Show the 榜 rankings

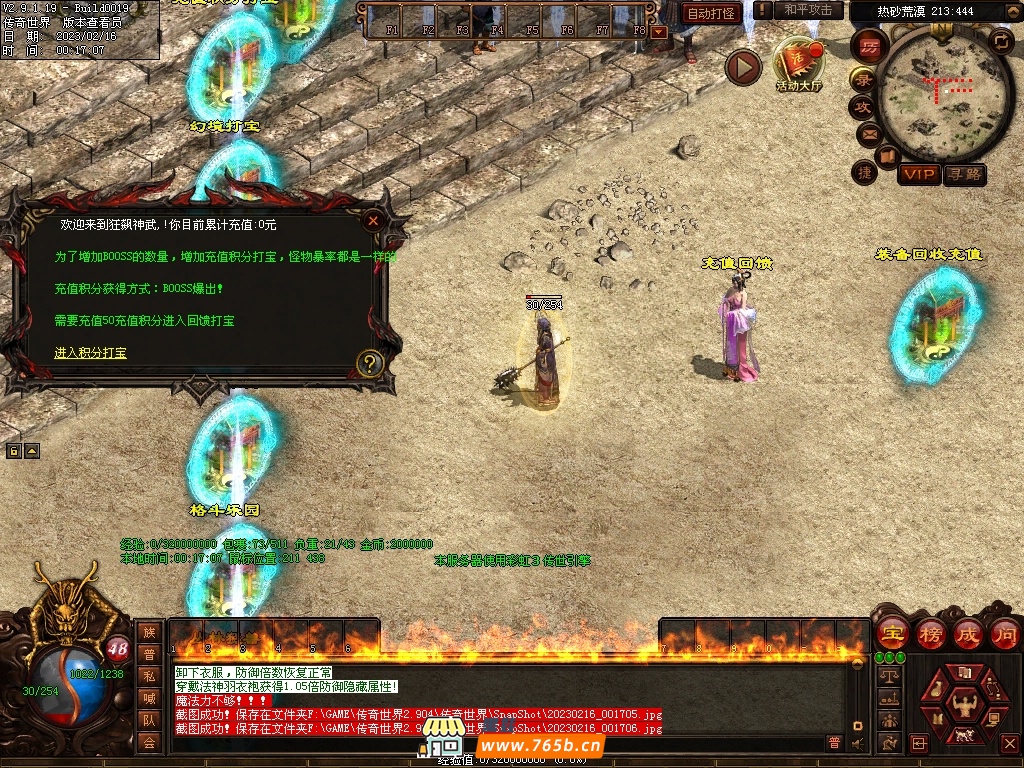pos(930,634)
